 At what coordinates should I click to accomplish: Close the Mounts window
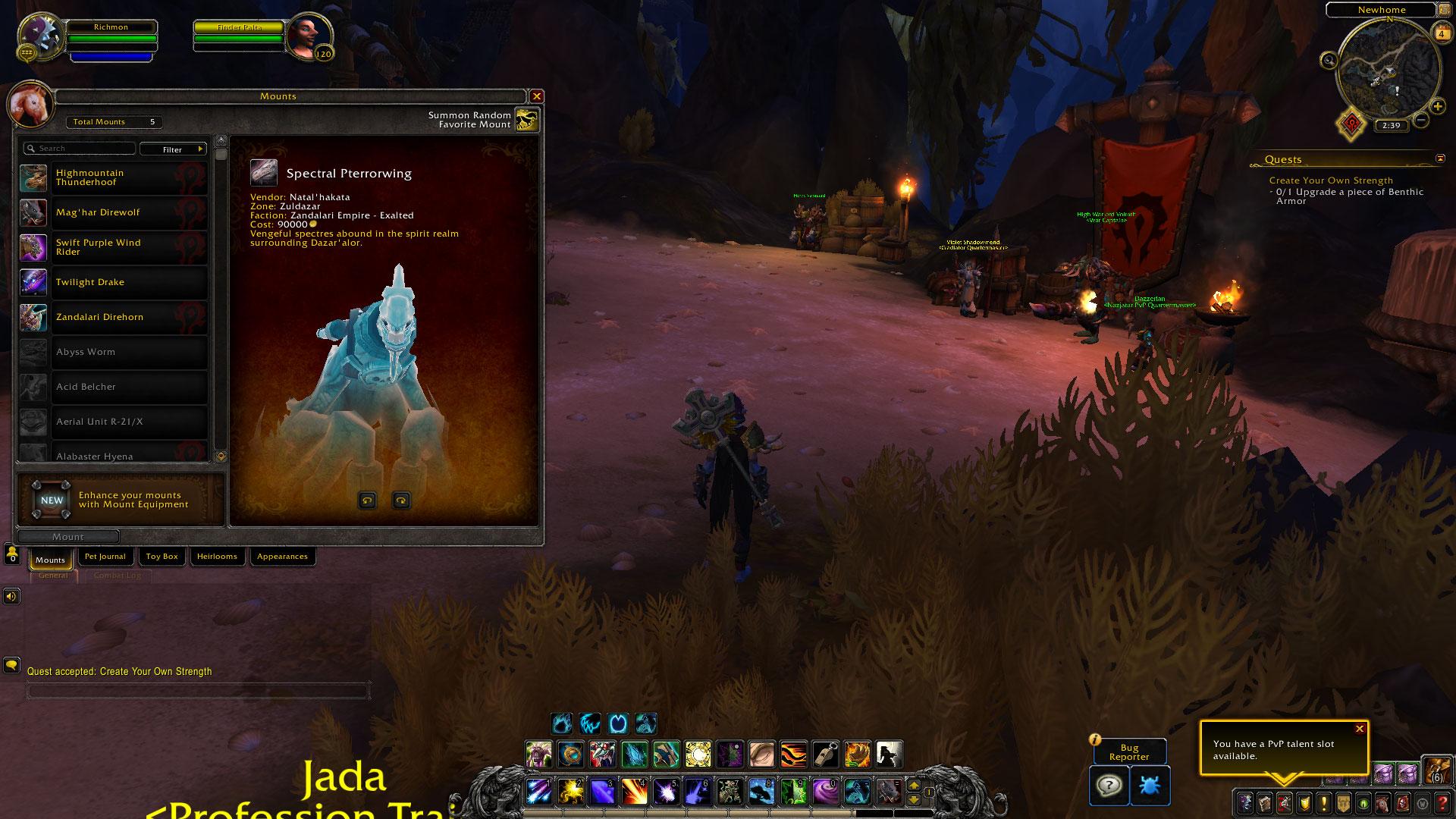(537, 96)
